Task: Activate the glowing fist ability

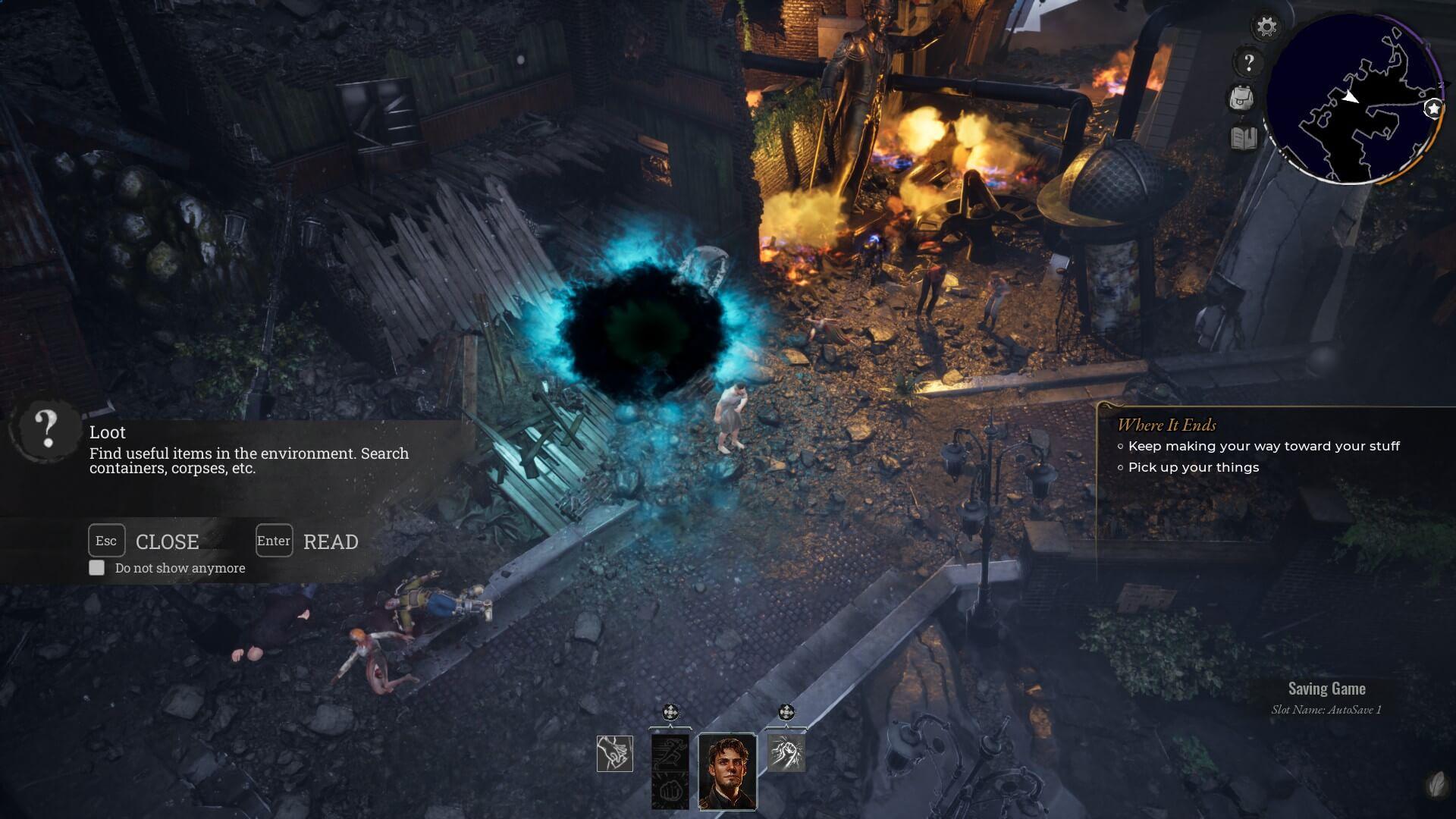Action: [x=786, y=753]
